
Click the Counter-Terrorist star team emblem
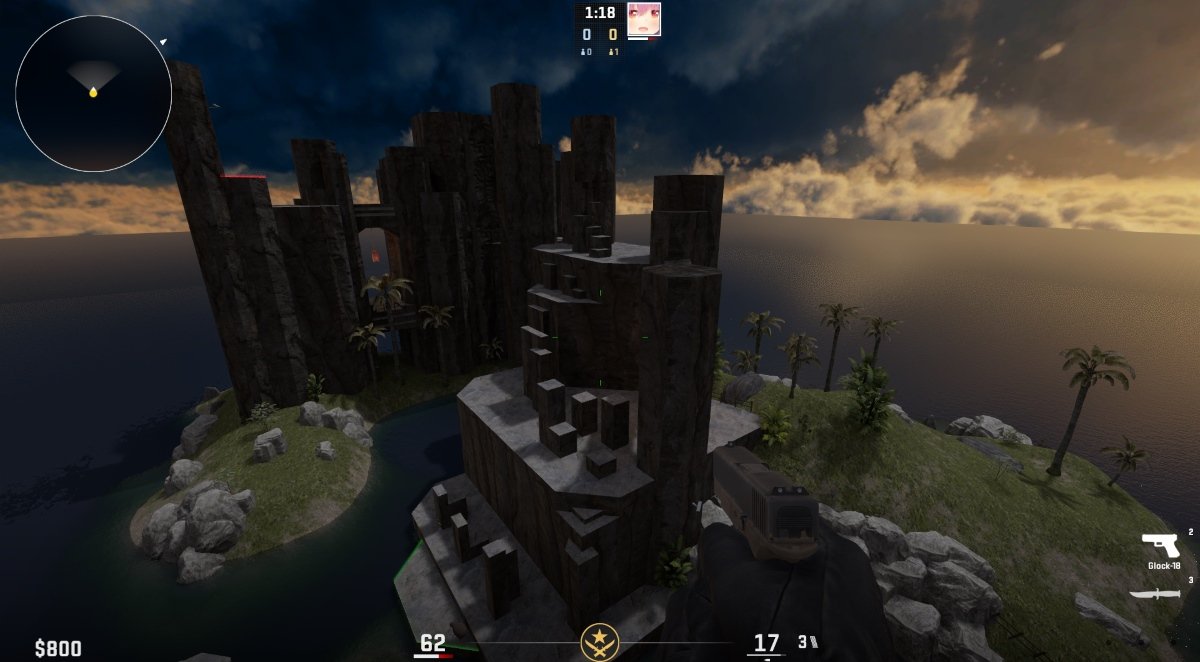coord(599,641)
